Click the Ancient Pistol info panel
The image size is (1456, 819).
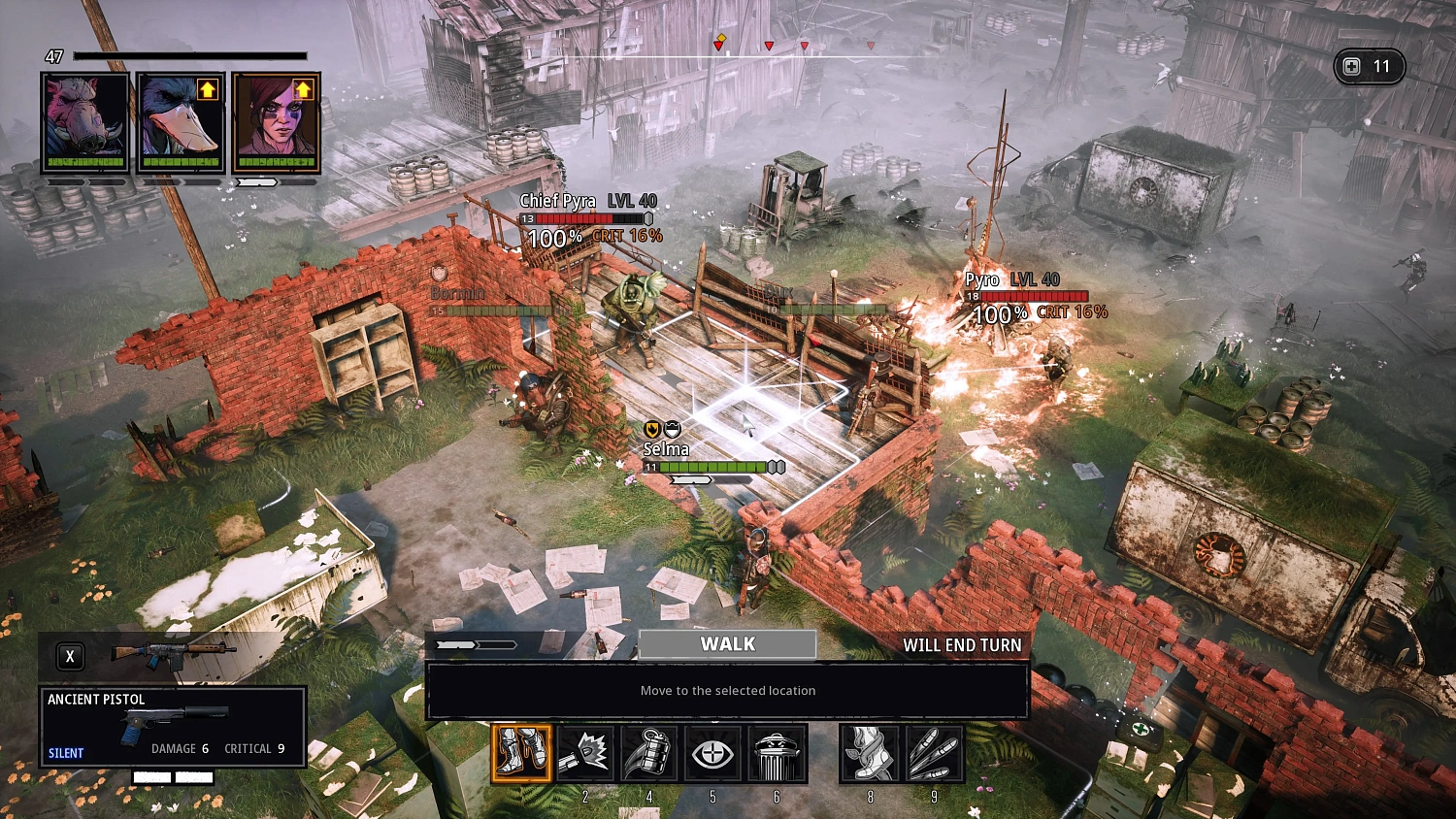pos(172,726)
